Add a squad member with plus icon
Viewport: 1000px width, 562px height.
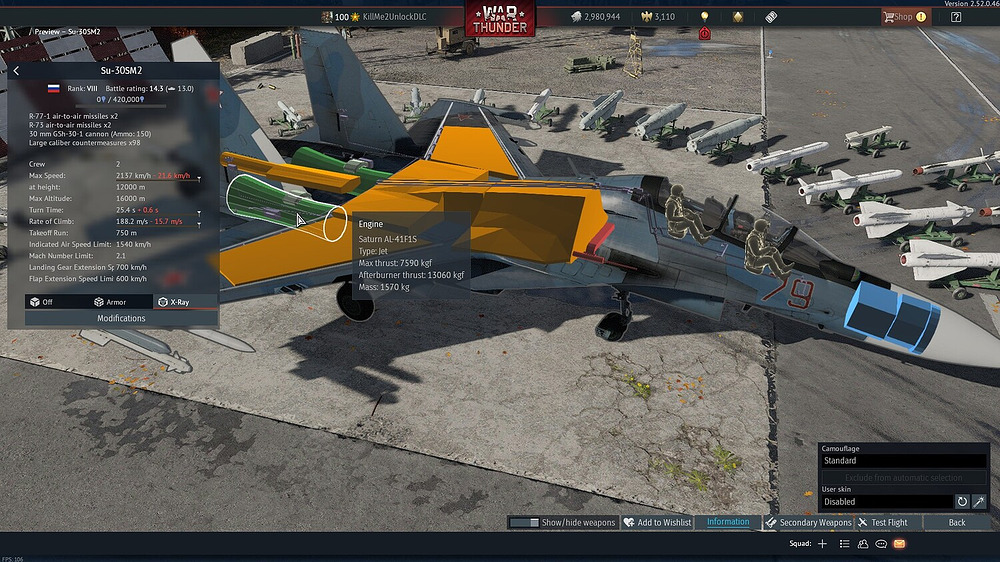click(822, 544)
